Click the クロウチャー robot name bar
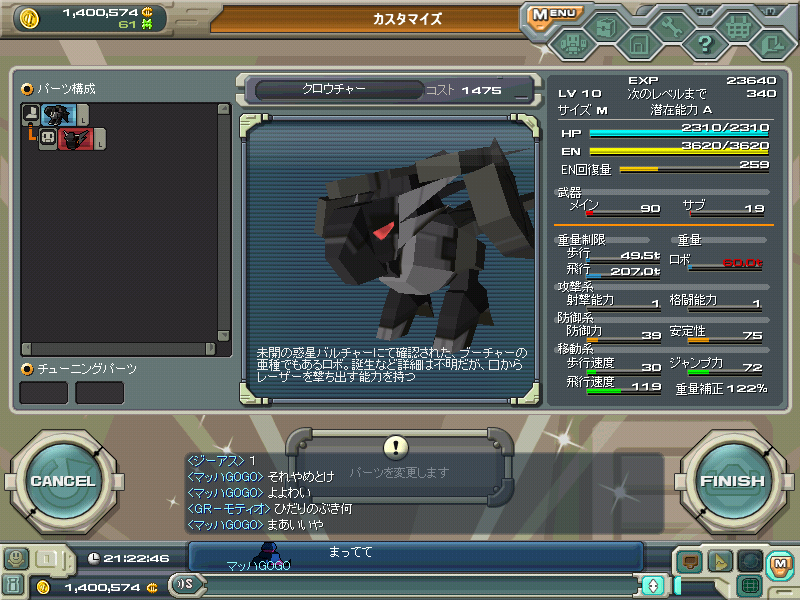This screenshot has height=600, width=800. [x=335, y=90]
